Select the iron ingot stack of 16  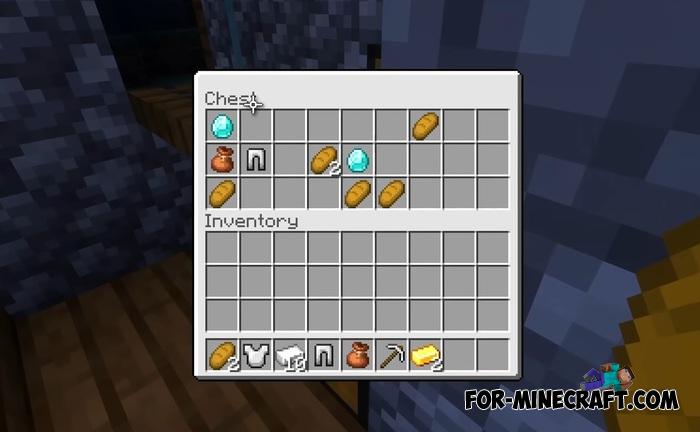[x=289, y=355]
